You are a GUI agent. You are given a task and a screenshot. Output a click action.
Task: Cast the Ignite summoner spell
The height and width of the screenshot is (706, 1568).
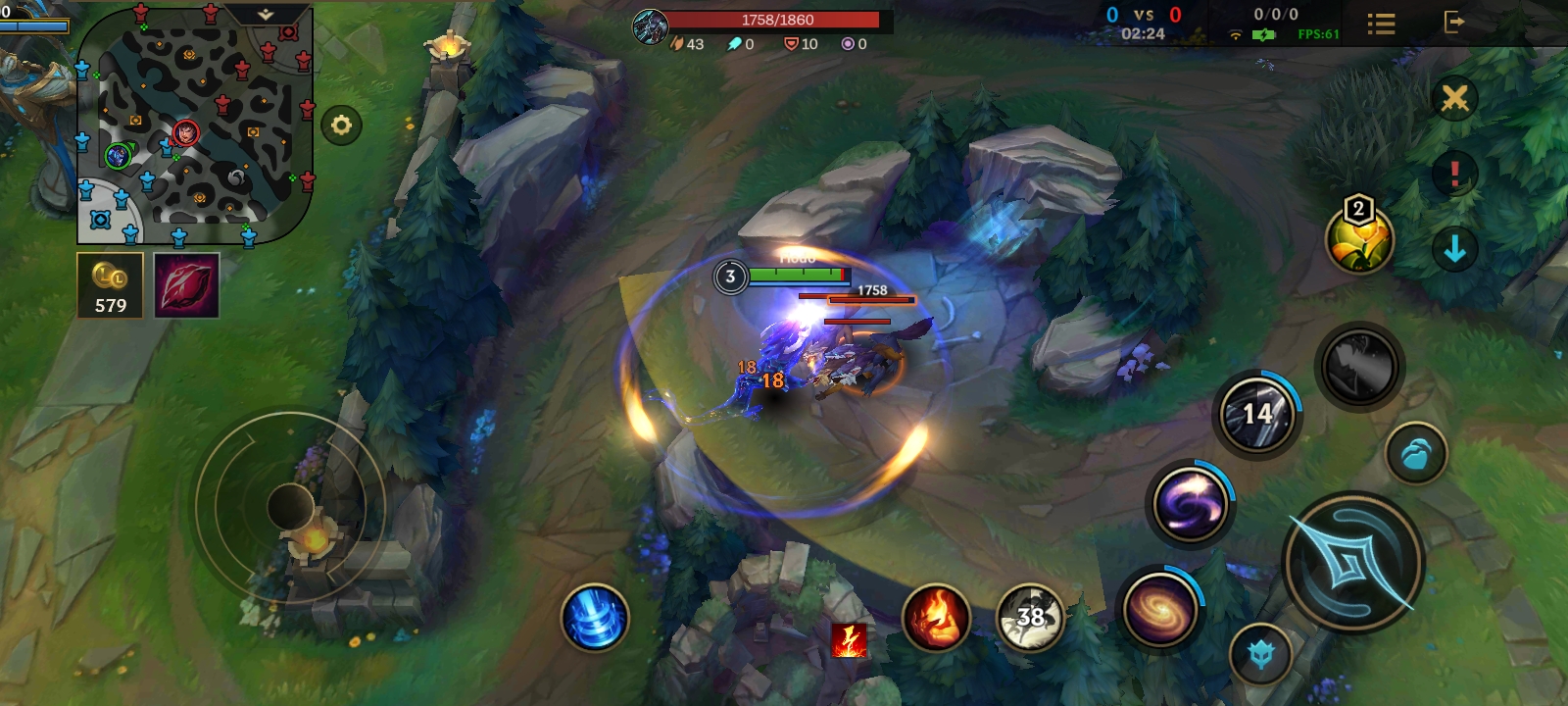(x=936, y=618)
